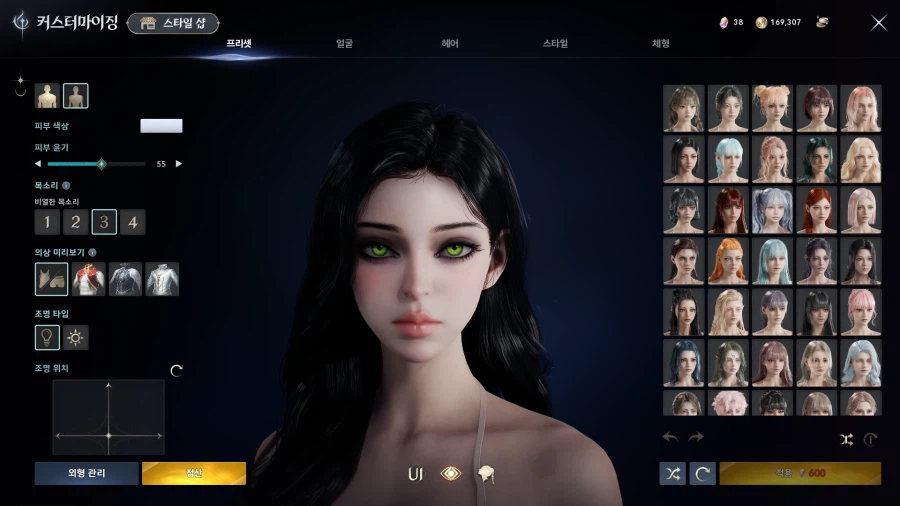Viewport: 900px width, 506px height.
Task: Reset the lighting position
Action: click(x=177, y=370)
